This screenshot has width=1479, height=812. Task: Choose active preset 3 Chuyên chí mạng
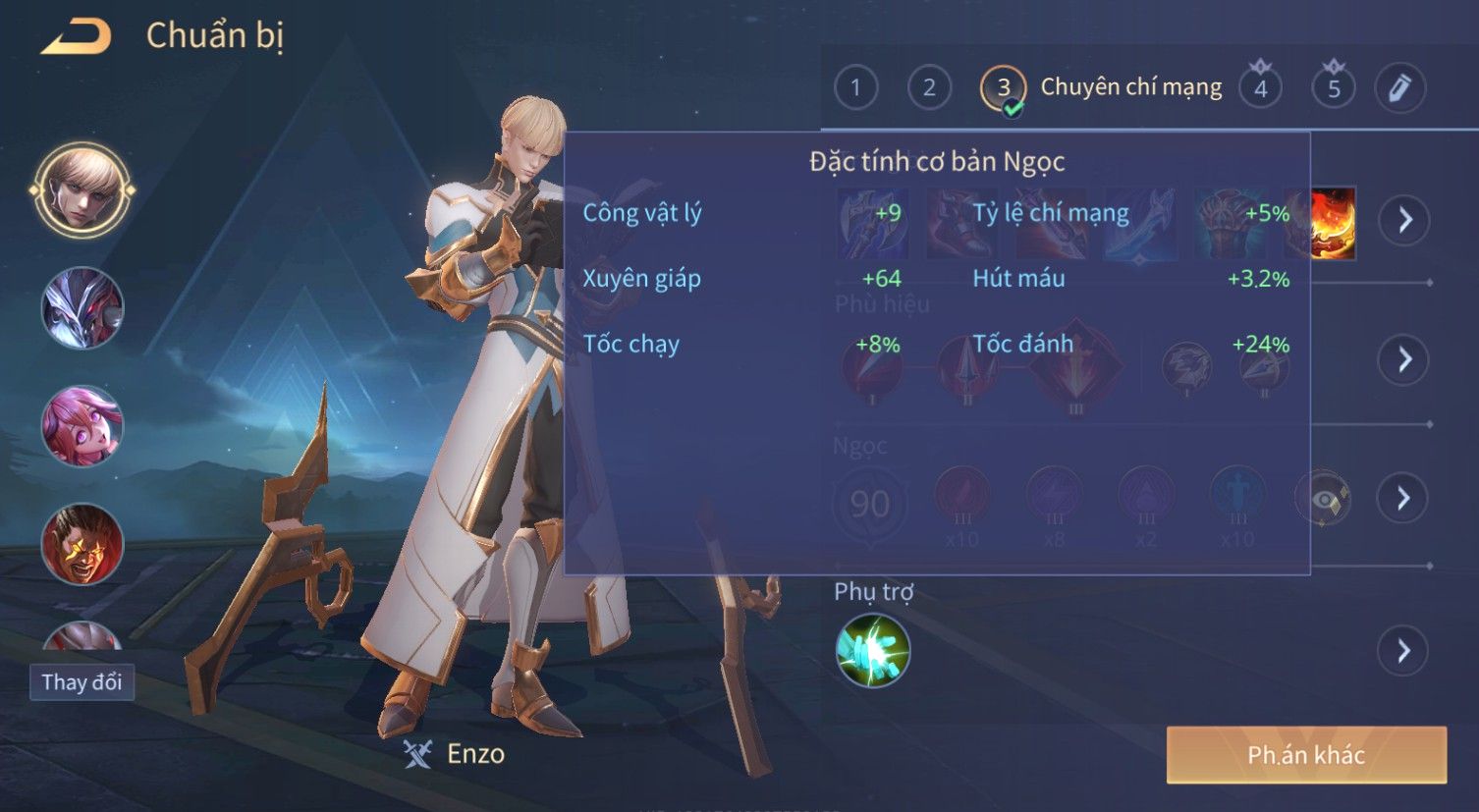(1003, 88)
